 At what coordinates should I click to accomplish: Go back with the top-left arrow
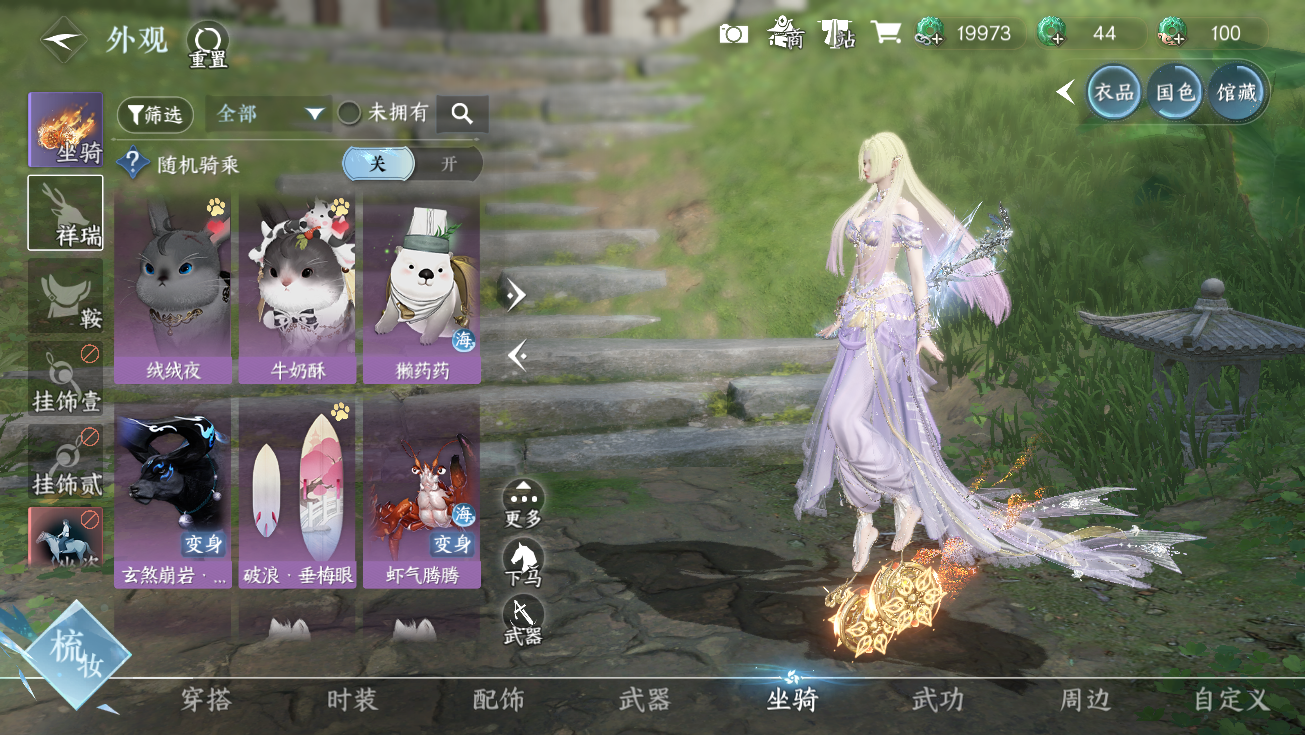[x=62, y=40]
